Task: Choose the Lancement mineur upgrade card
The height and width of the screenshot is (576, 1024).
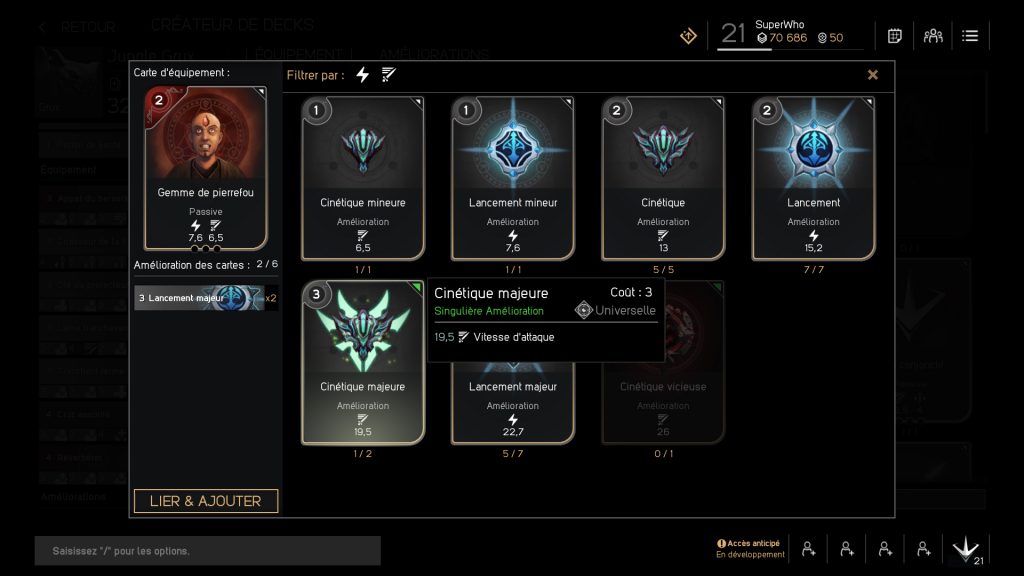Action: 513,178
